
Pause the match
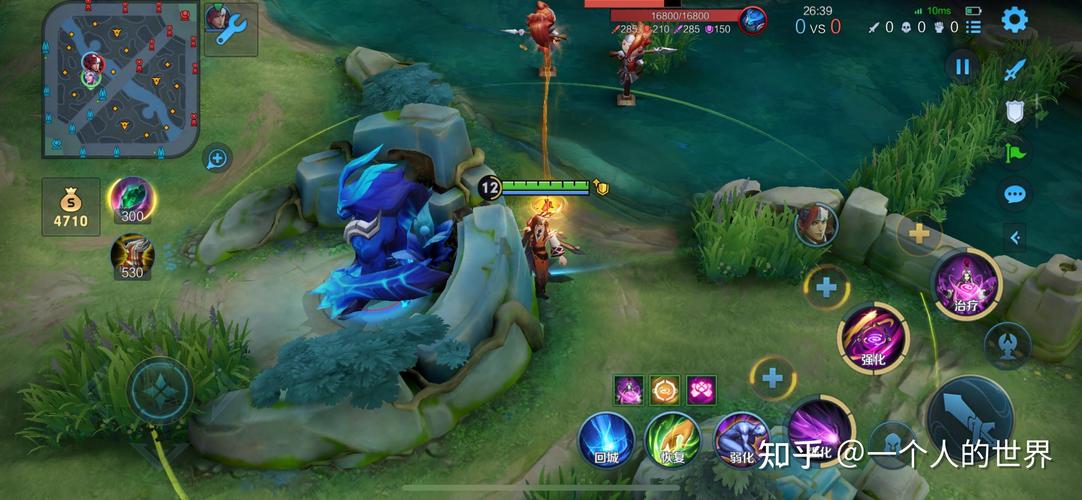pyautogui.click(x=962, y=67)
